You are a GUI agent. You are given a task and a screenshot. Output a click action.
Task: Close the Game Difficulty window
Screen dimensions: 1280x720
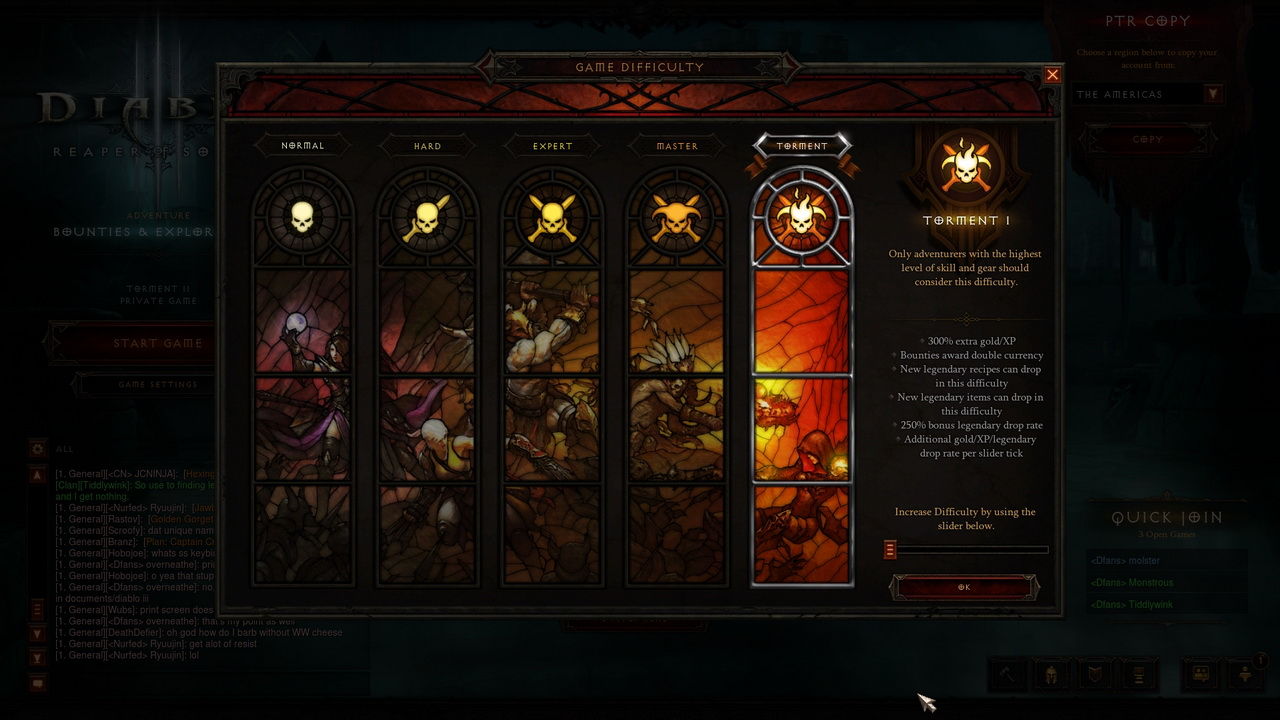(1052, 74)
